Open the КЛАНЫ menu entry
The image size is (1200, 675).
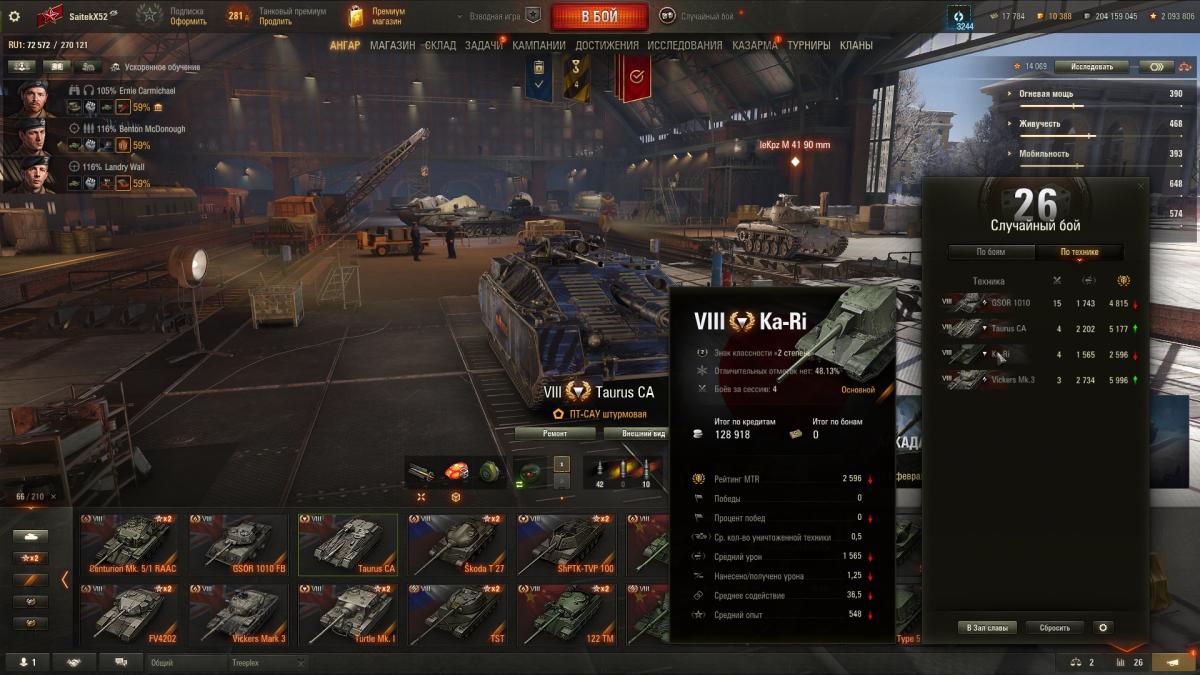855,45
